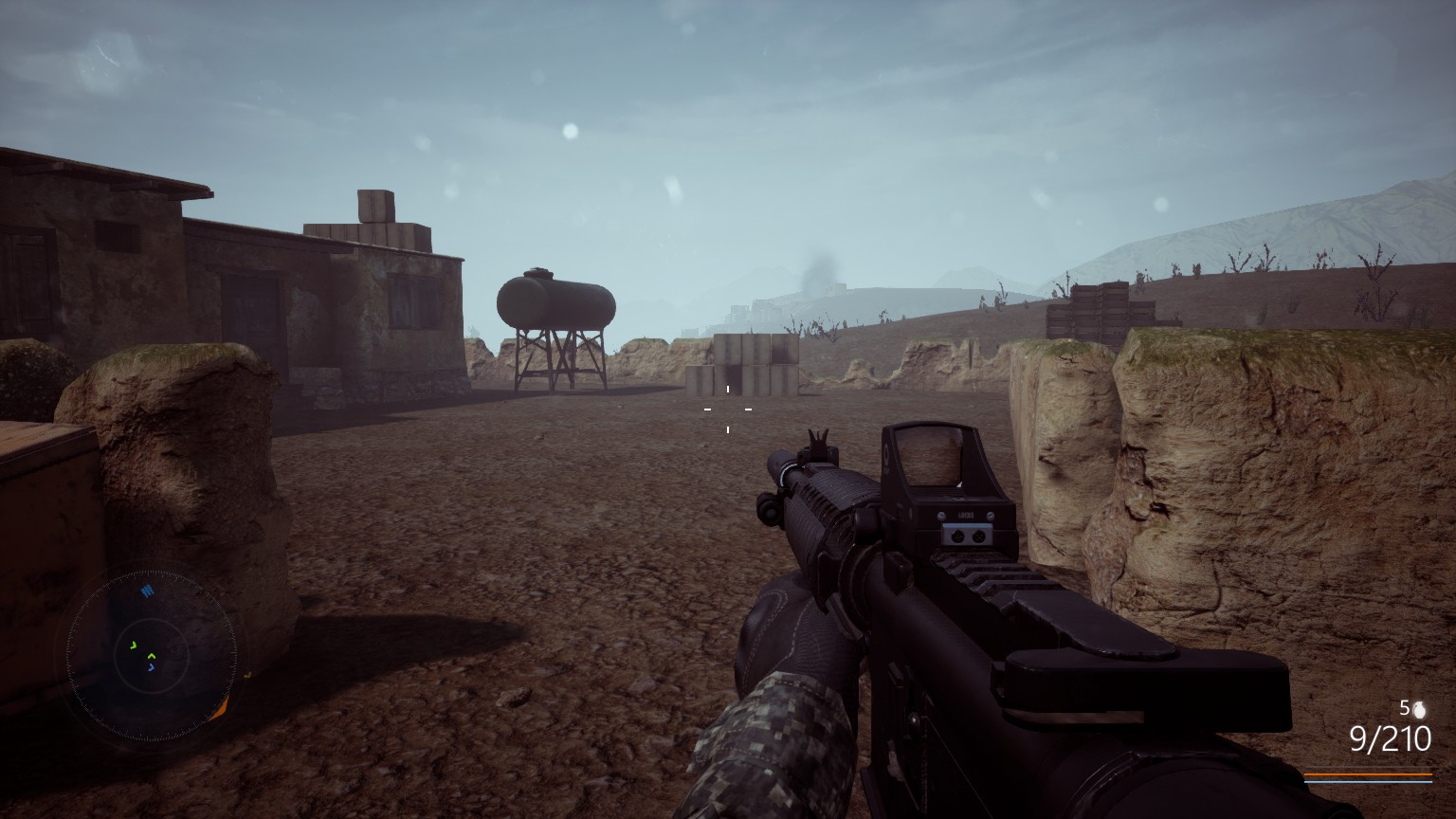
Task: Click the circular radar minimap
Action: click(151, 653)
